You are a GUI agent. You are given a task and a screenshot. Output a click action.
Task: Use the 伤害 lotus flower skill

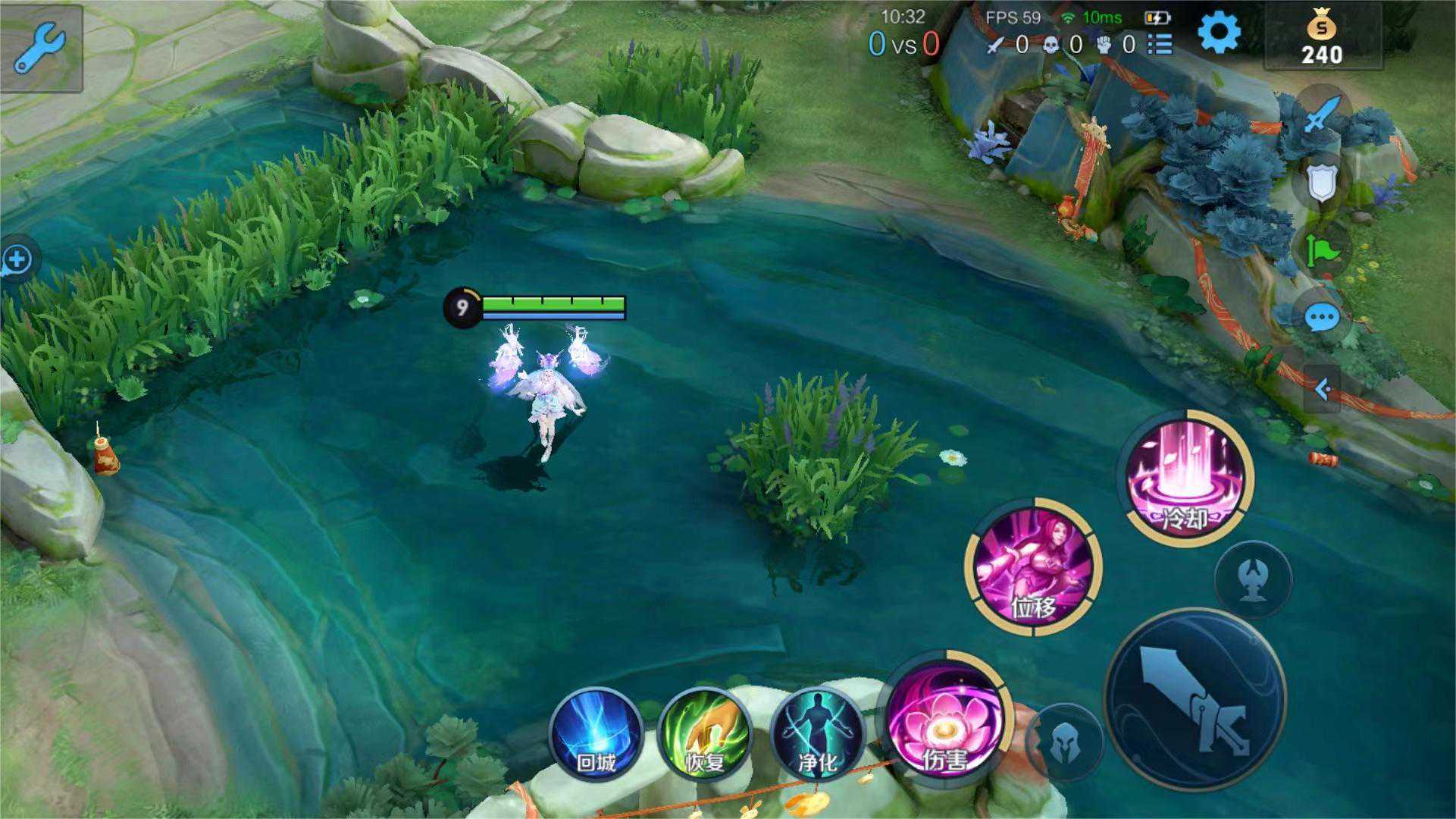945,720
